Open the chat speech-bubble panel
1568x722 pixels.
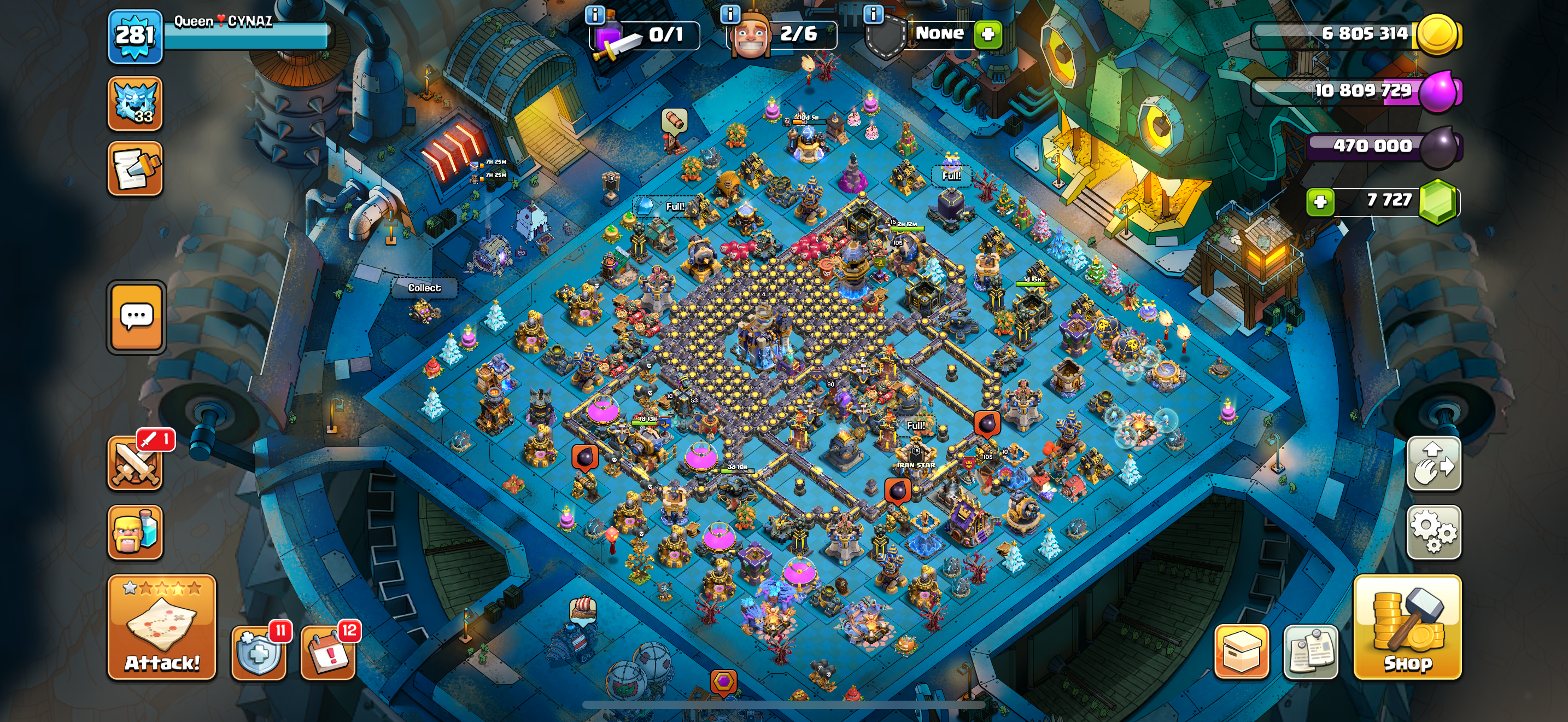pos(136,317)
